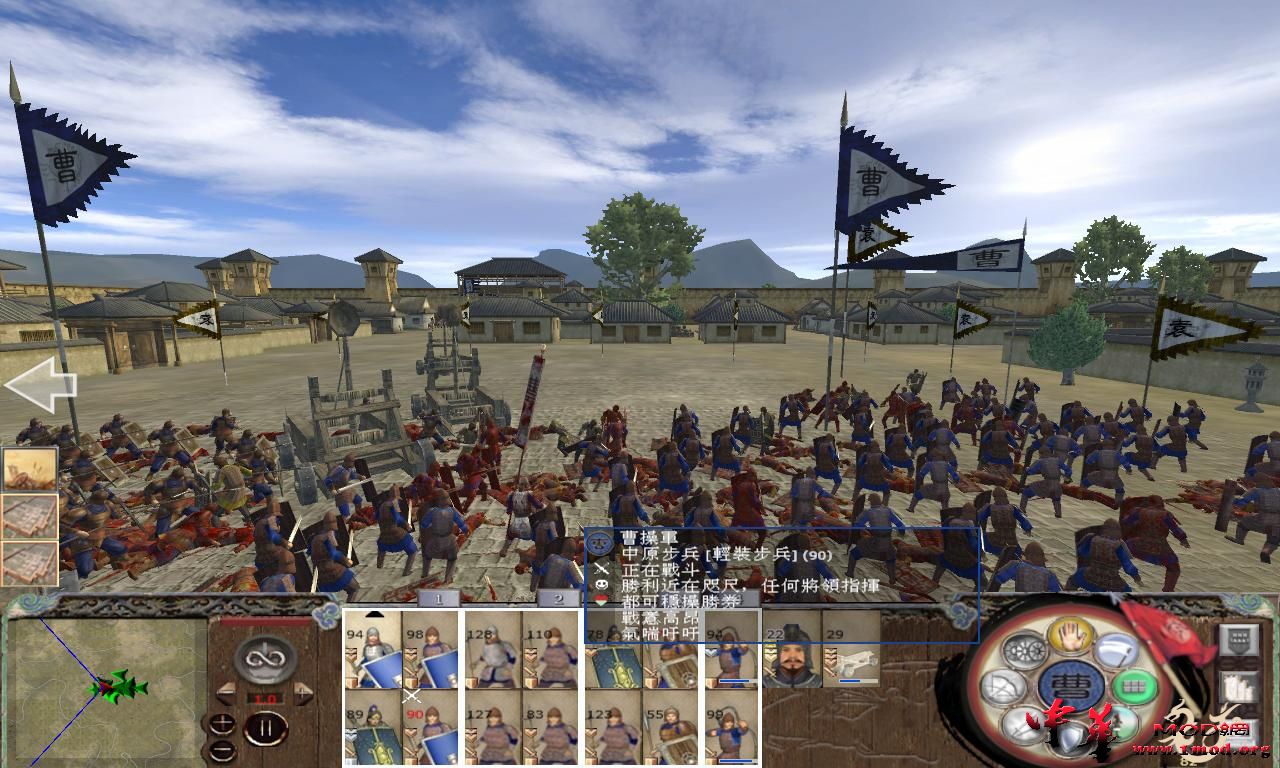Select the formation wheel icon on the dial

coord(1026,650)
